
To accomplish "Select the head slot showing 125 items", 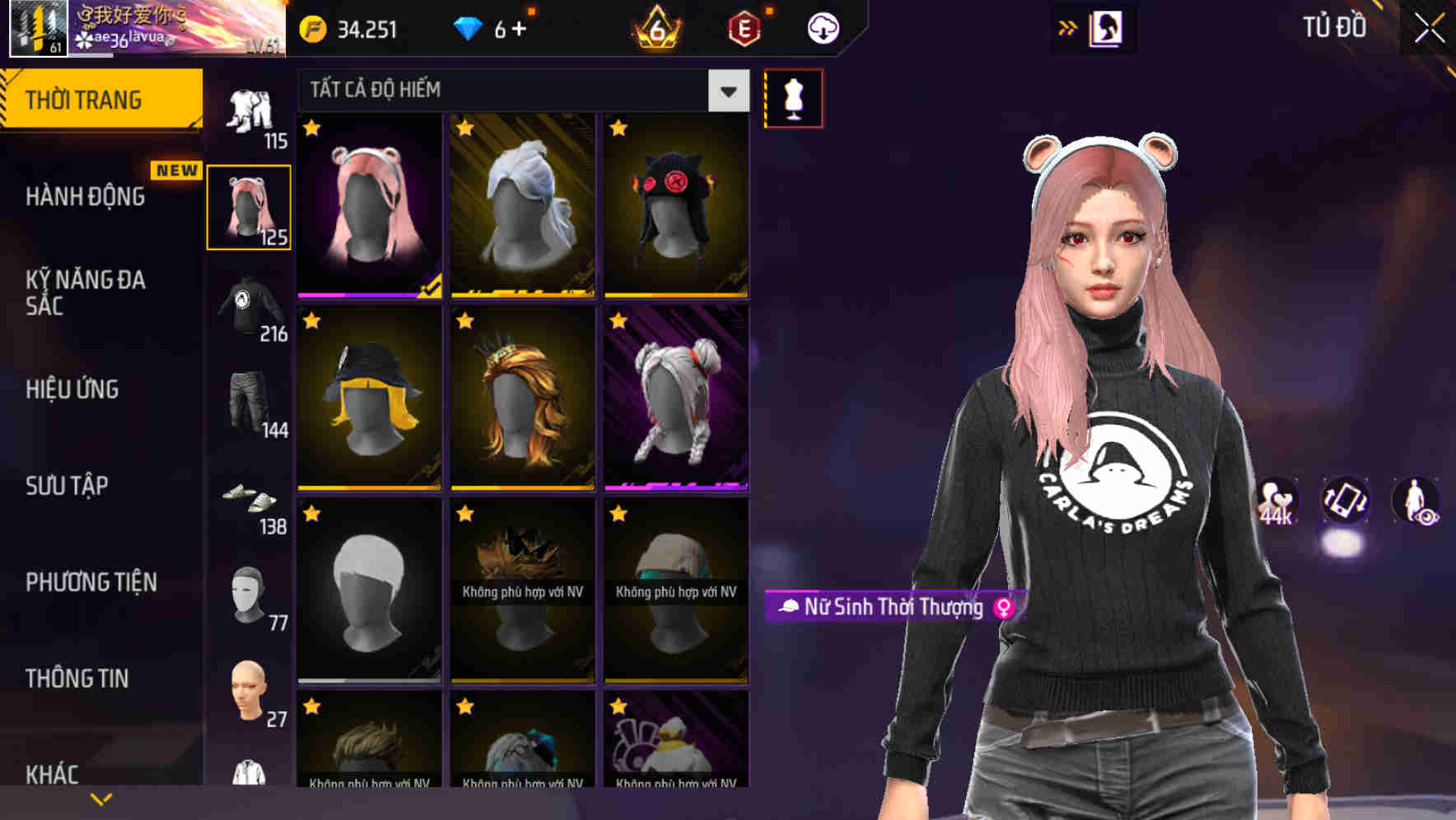I will coord(249,206).
